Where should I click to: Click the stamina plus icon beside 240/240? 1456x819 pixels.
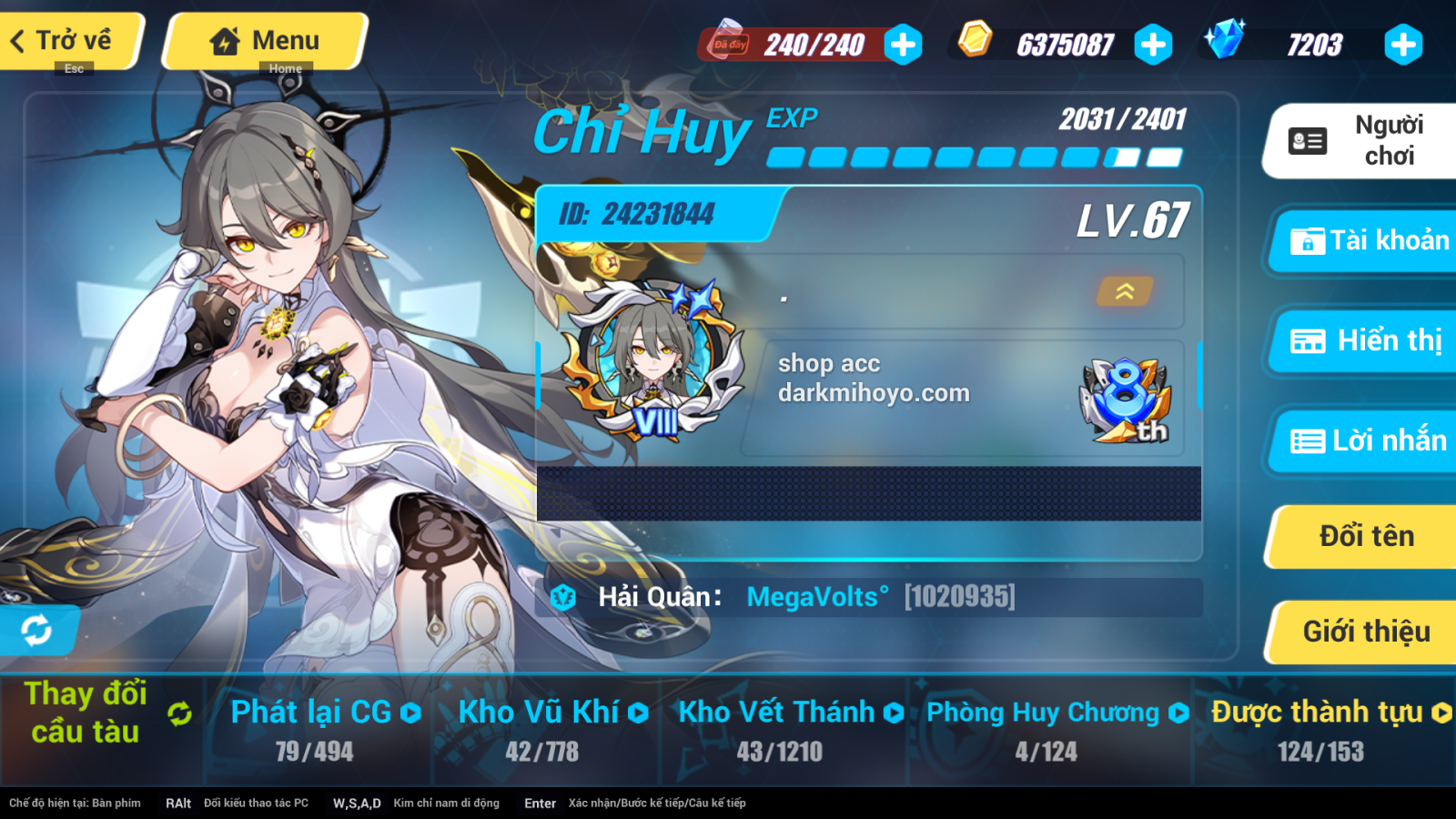coord(901,43)
